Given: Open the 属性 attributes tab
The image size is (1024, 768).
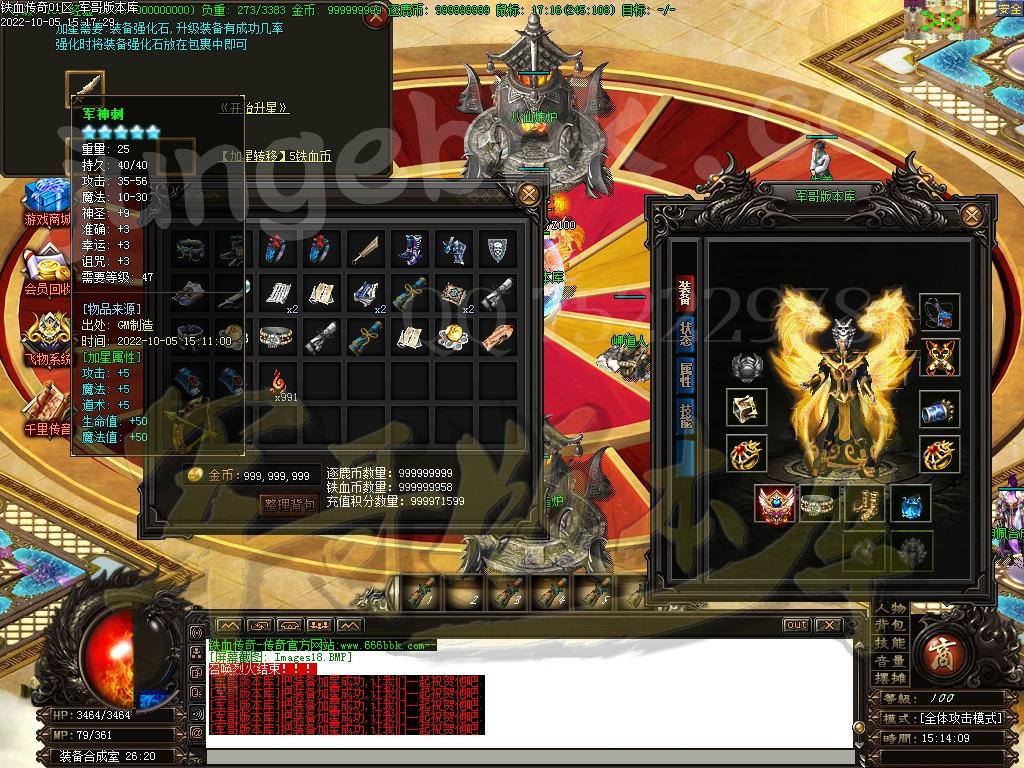Looking at the screenshot, I should [x=686, y=375].
